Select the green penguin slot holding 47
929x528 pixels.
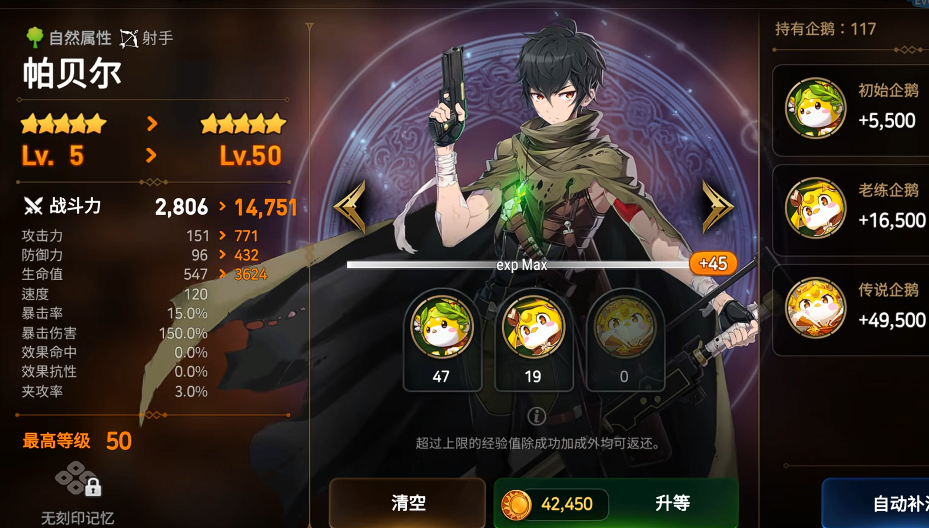point(441,338)
